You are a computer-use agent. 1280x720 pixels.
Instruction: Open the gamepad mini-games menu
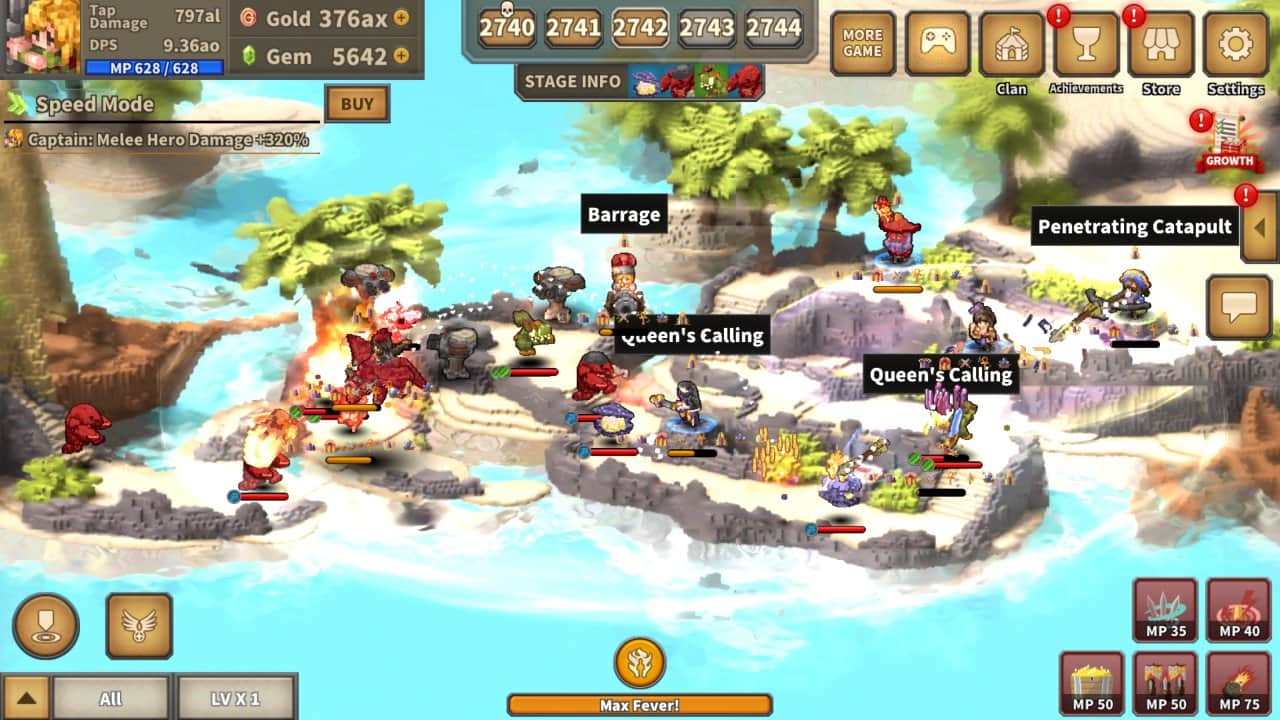pyautogui.click(x=938, y=43)
